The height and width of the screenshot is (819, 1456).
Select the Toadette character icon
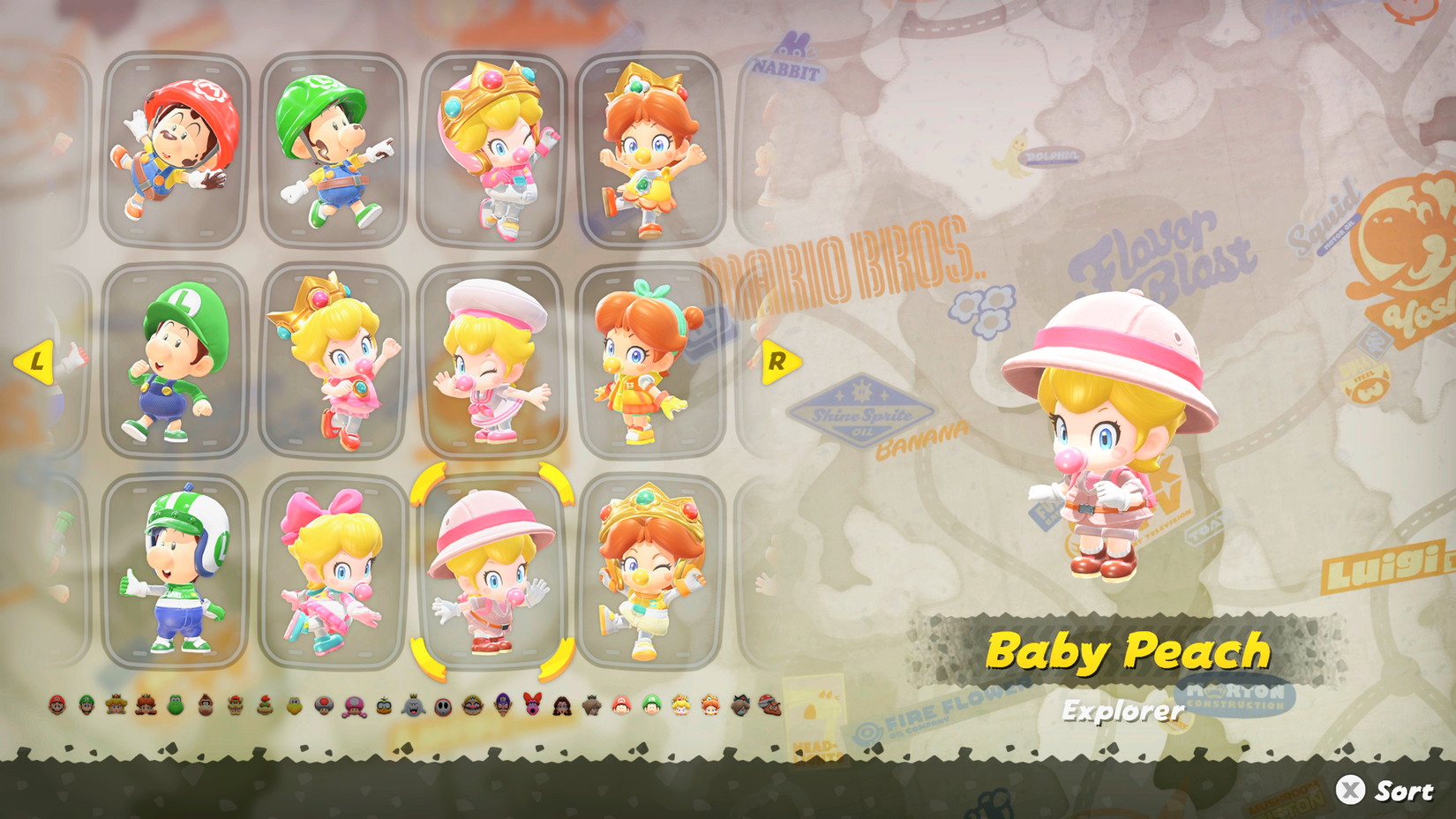(353, 707)
